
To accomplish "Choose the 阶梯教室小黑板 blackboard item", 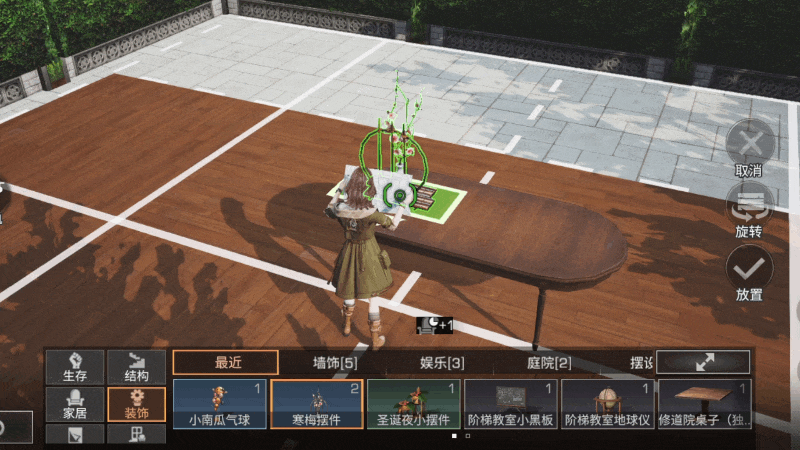I will (x=510, y=404).
